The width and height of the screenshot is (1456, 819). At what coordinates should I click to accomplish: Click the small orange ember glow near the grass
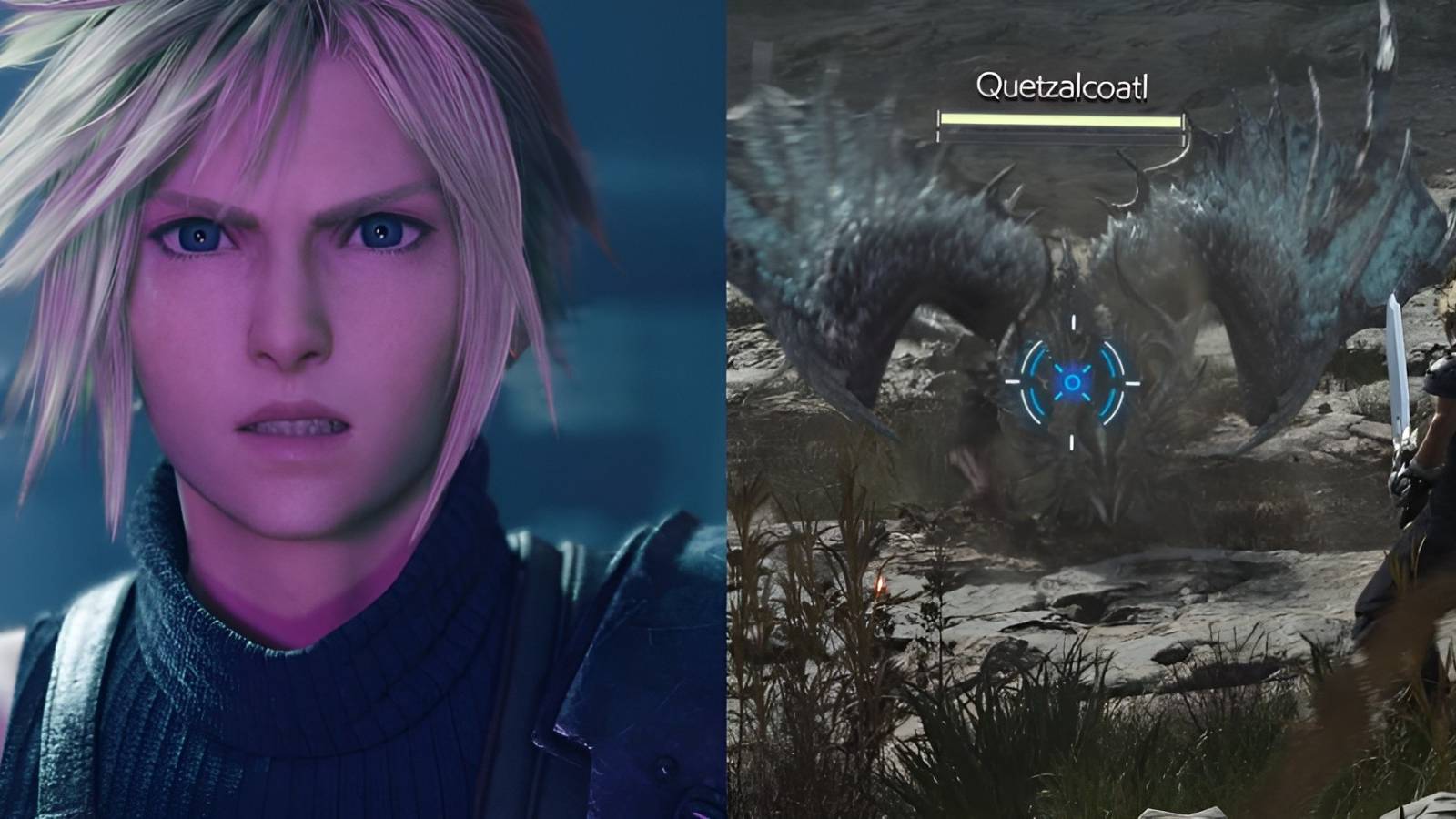pyautogui.click(x=878, y=587)
